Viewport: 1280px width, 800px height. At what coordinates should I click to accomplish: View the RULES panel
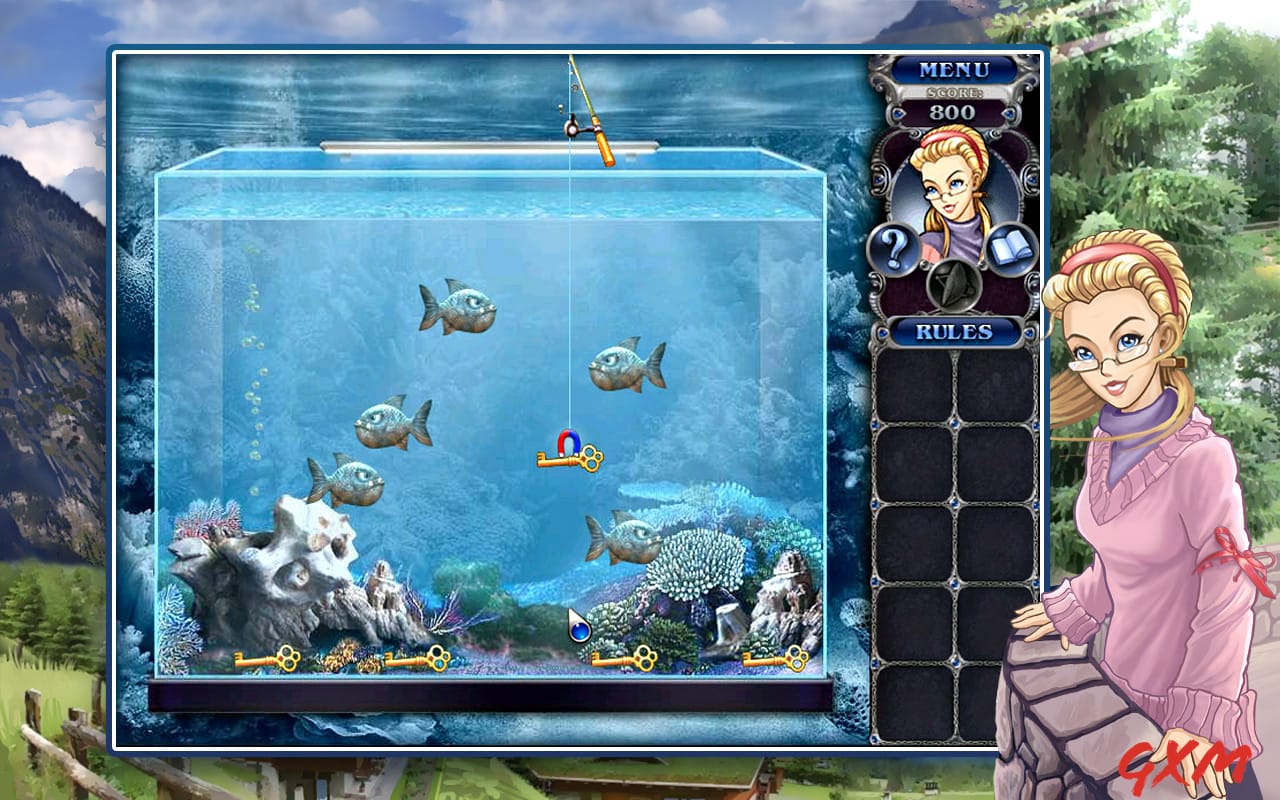coord(953,330)
